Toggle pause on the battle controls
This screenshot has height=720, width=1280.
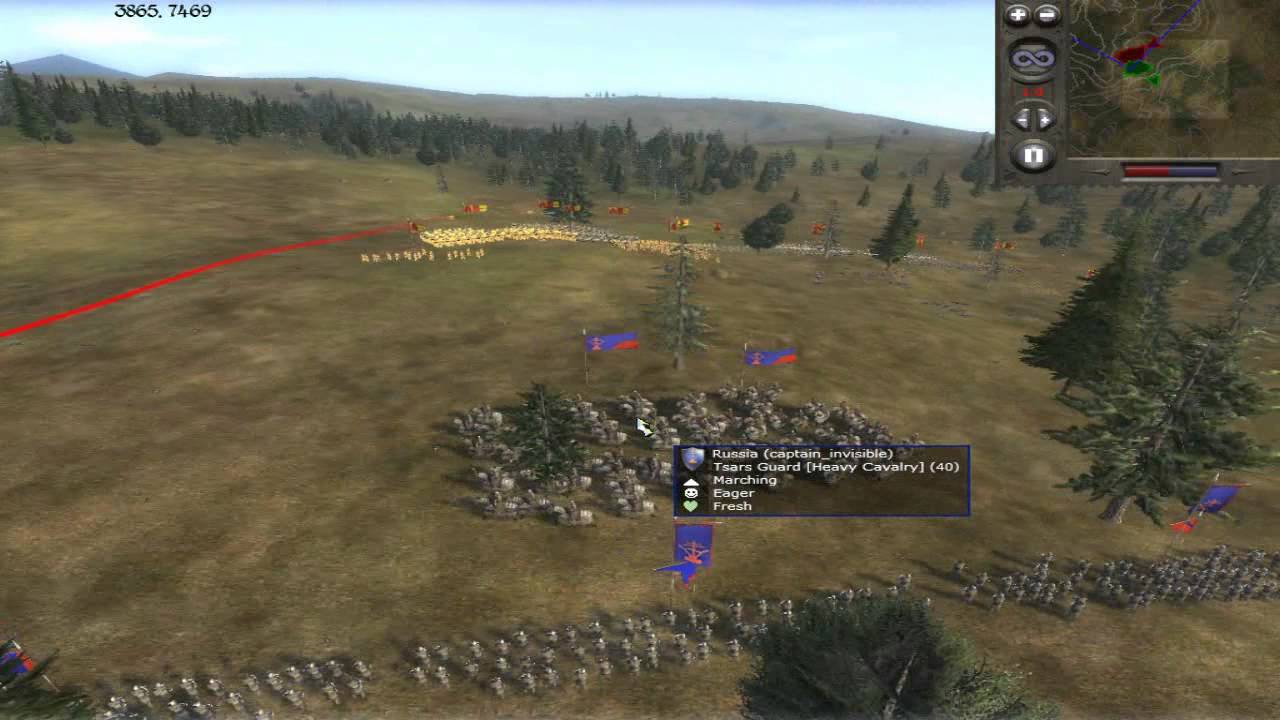tap(1033, 153)
